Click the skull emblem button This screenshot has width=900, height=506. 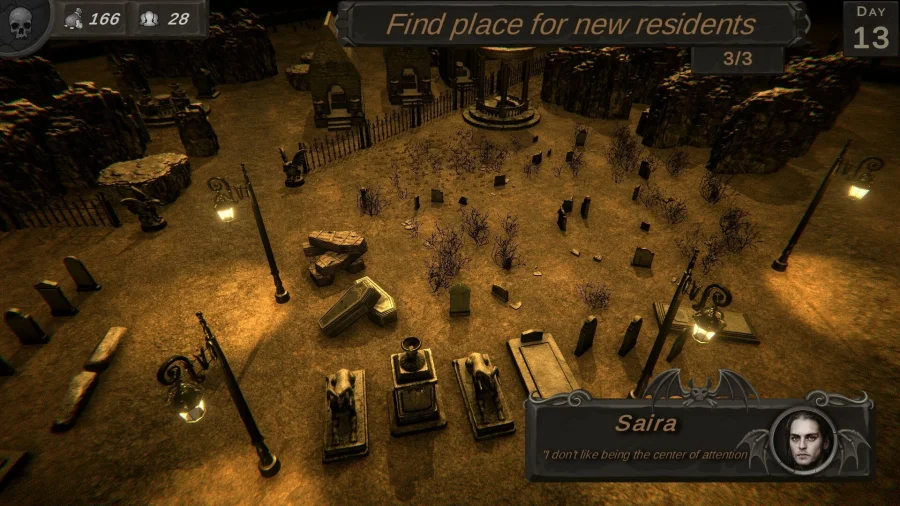point(20,22)
